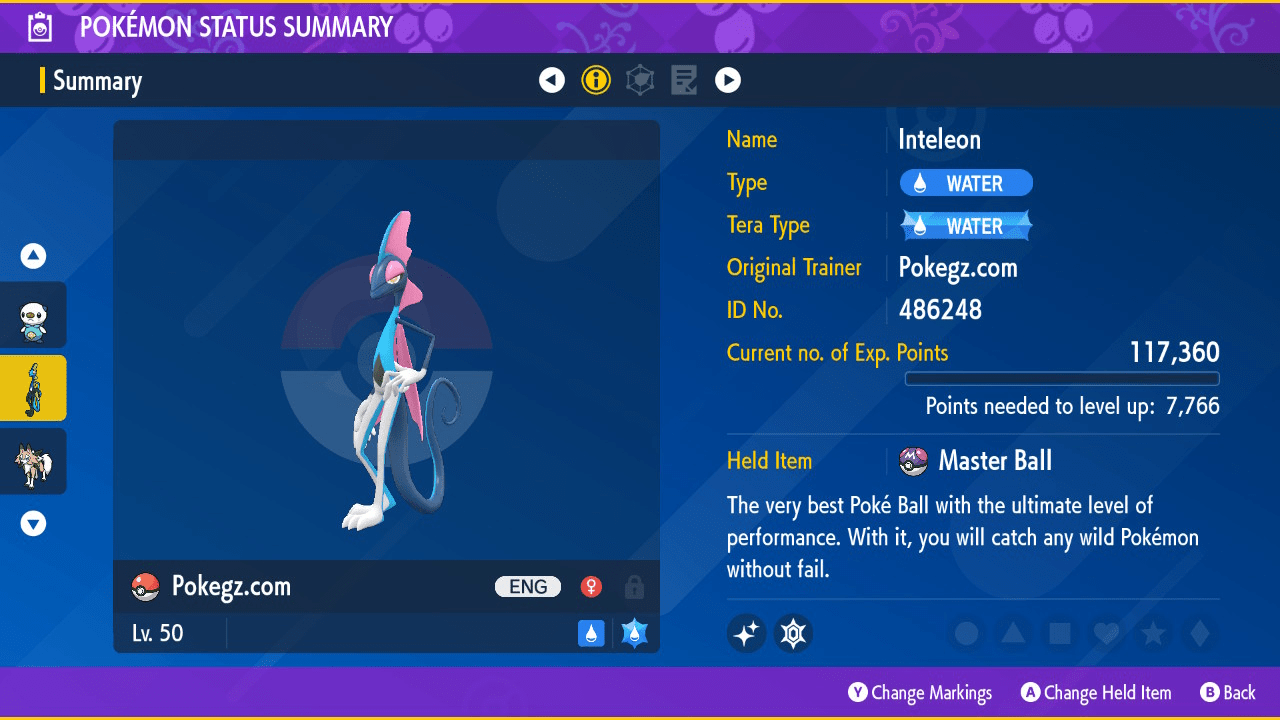Click the down arrow below party list

point(34,523)
